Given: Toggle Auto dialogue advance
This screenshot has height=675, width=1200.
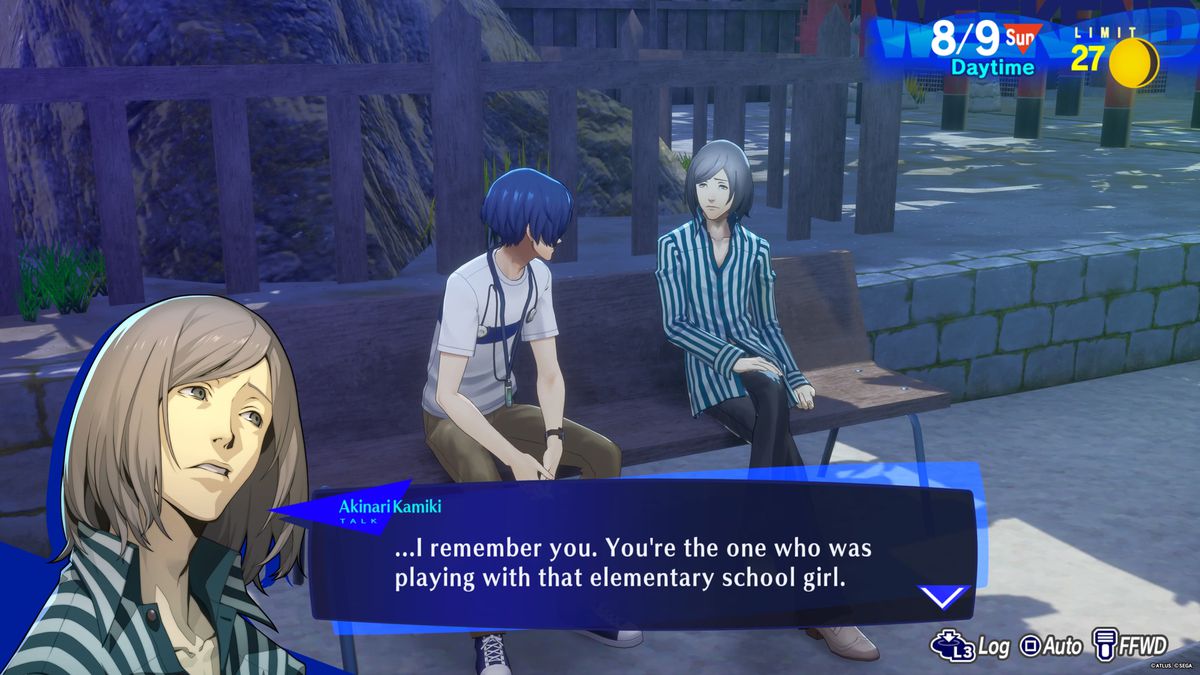Looking at the screenshot, I should pyautogui.click(x=1050, y=647).
